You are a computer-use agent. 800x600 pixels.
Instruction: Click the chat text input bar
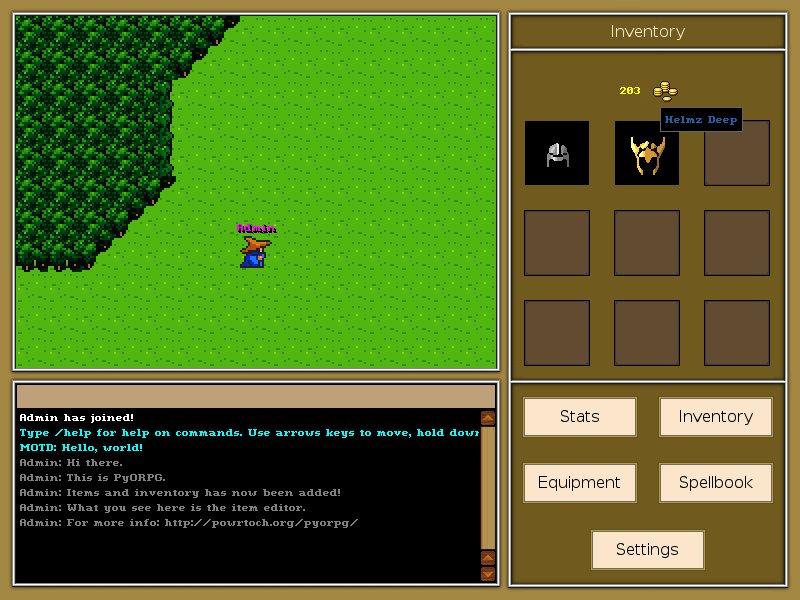pos(256,396)
